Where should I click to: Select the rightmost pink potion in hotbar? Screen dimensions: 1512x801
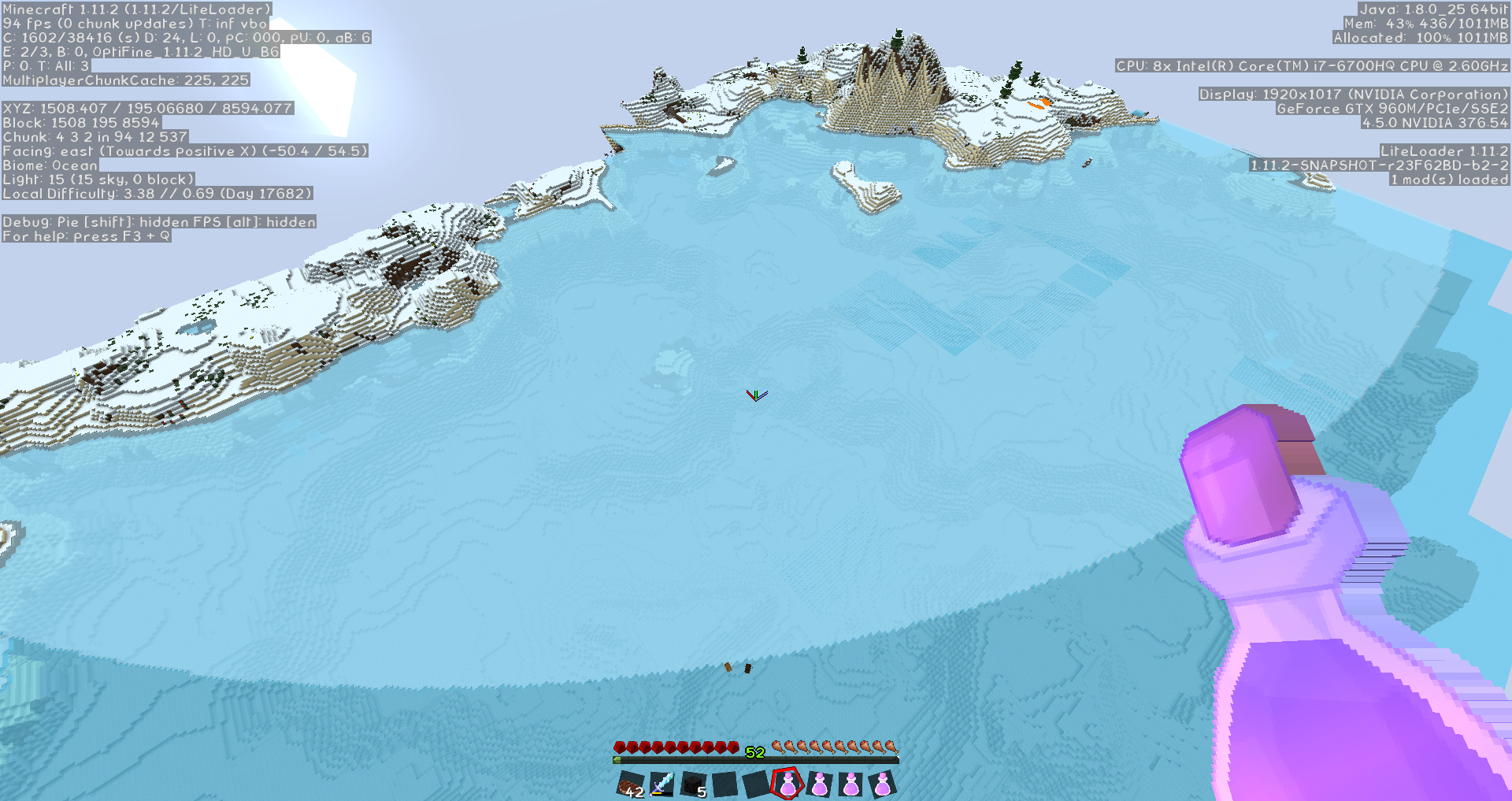(x=882, y=784)
